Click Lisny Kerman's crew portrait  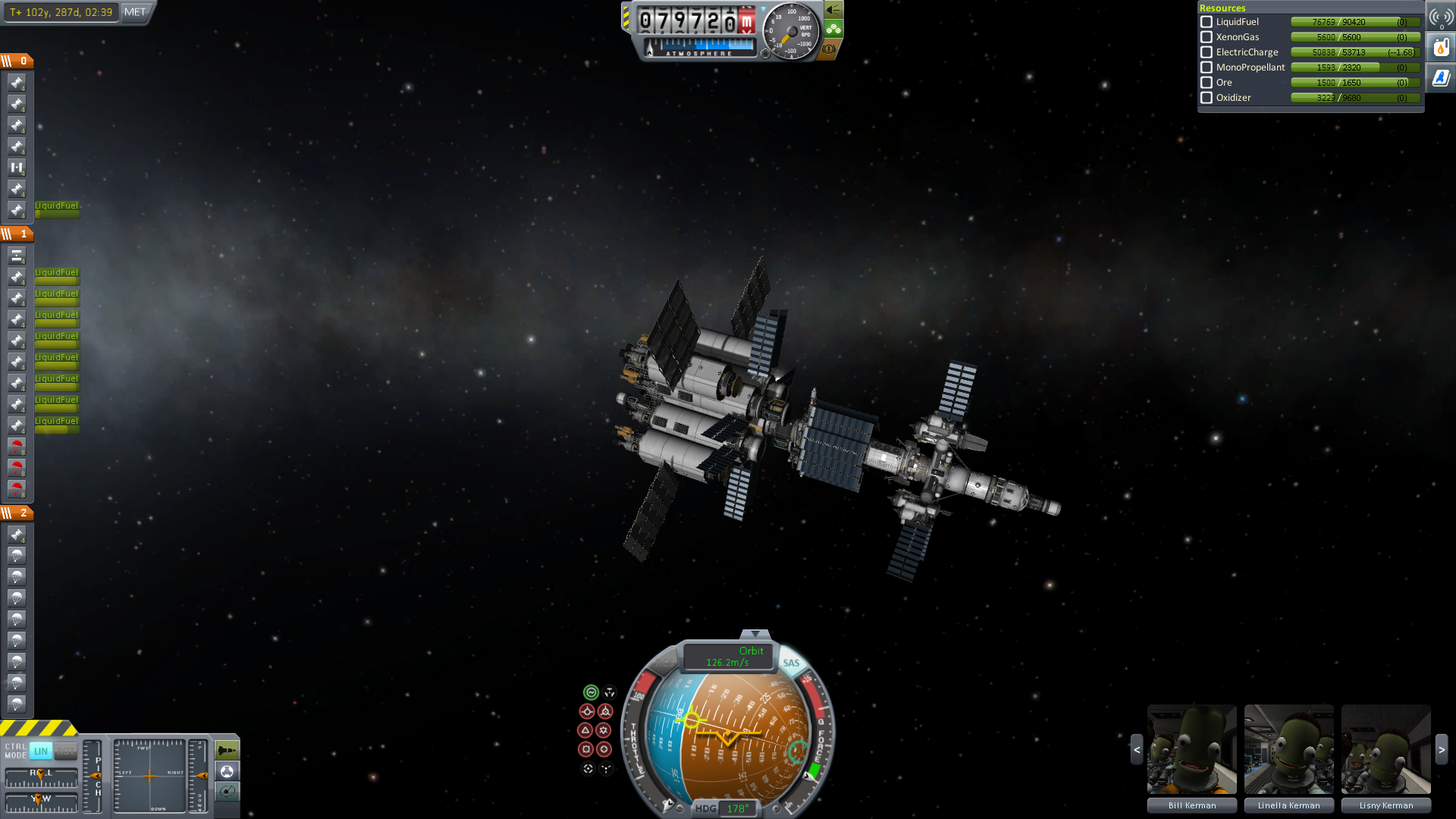point(1385,749)
